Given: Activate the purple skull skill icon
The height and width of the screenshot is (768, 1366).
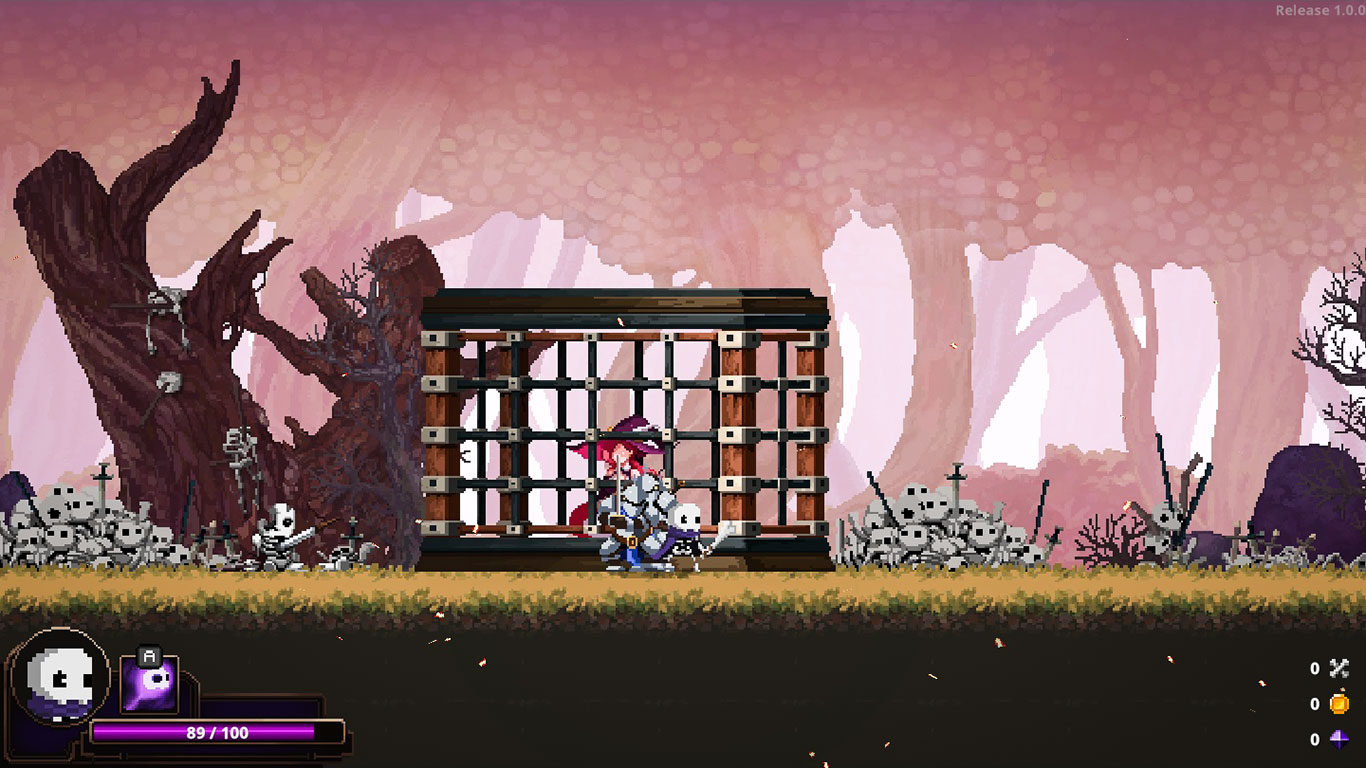Looking at the screenshot, I should (149, 684).
